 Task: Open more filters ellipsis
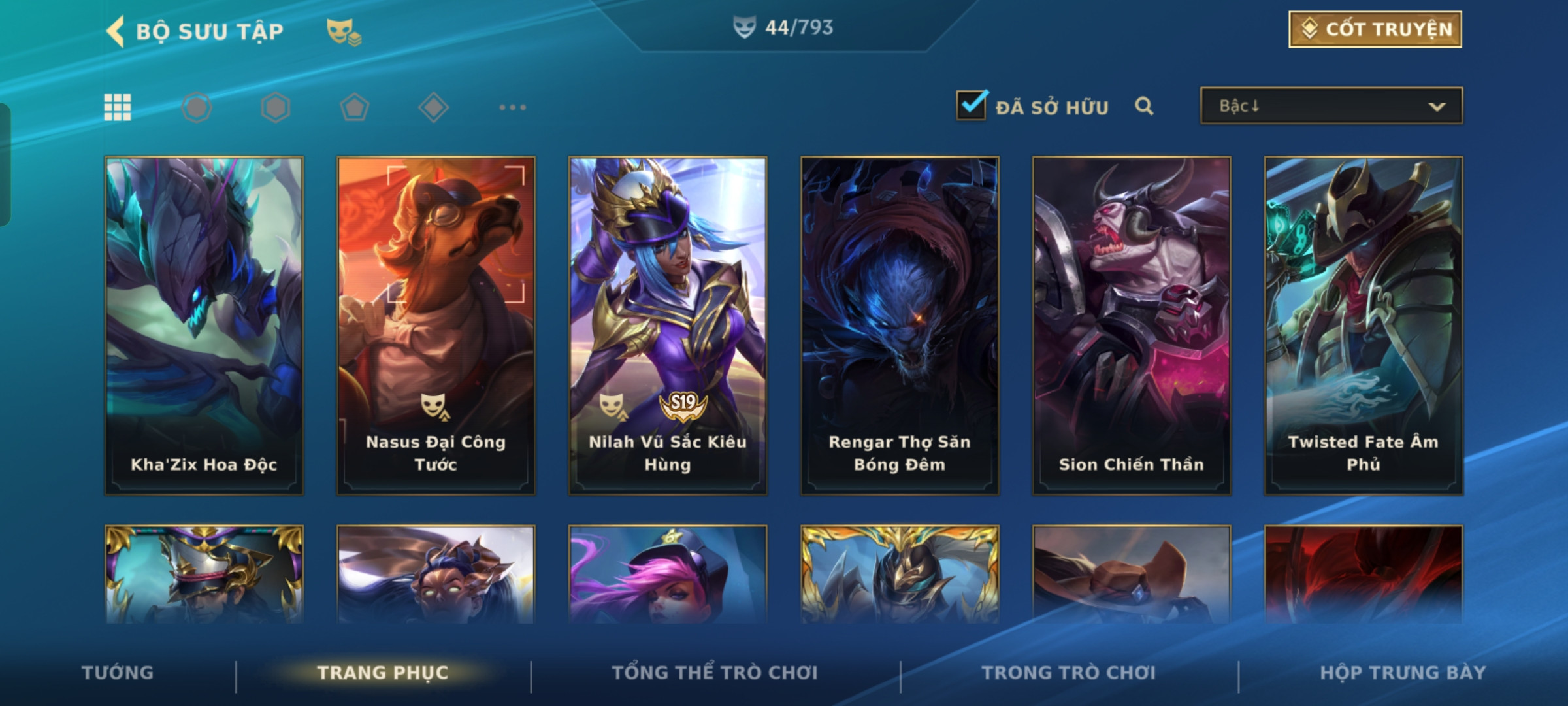[512, 107]
